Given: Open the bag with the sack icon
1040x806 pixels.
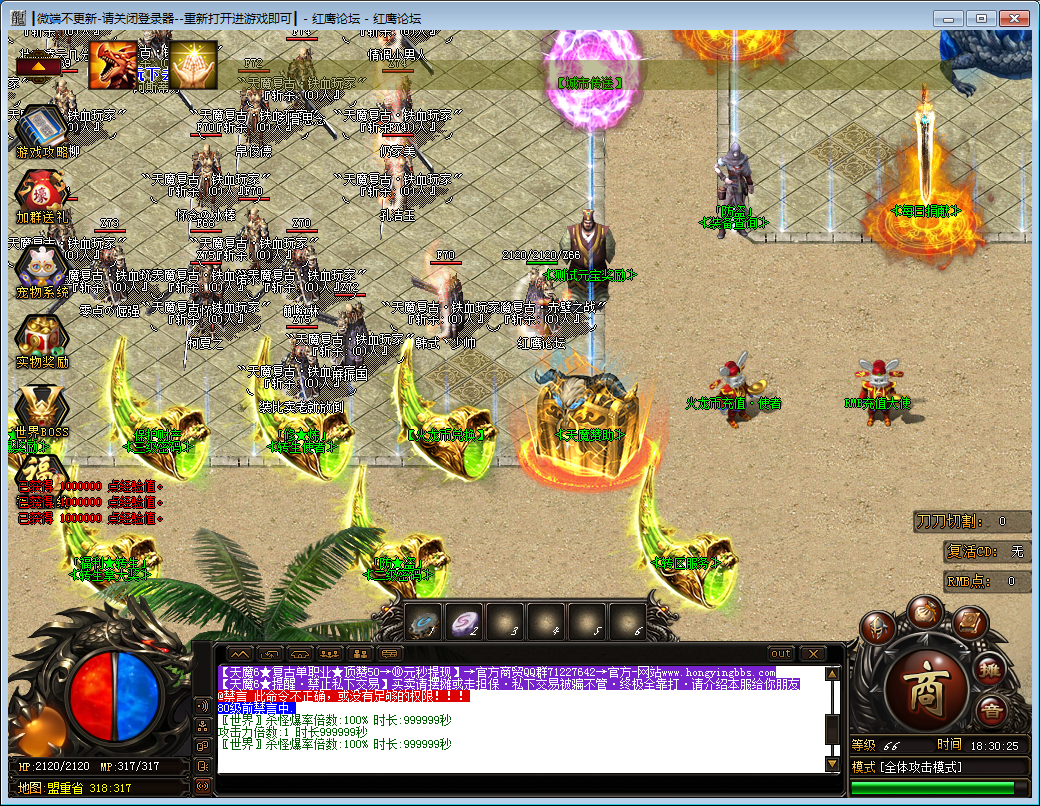Looking at the screenshot, I should click(924, 612).
